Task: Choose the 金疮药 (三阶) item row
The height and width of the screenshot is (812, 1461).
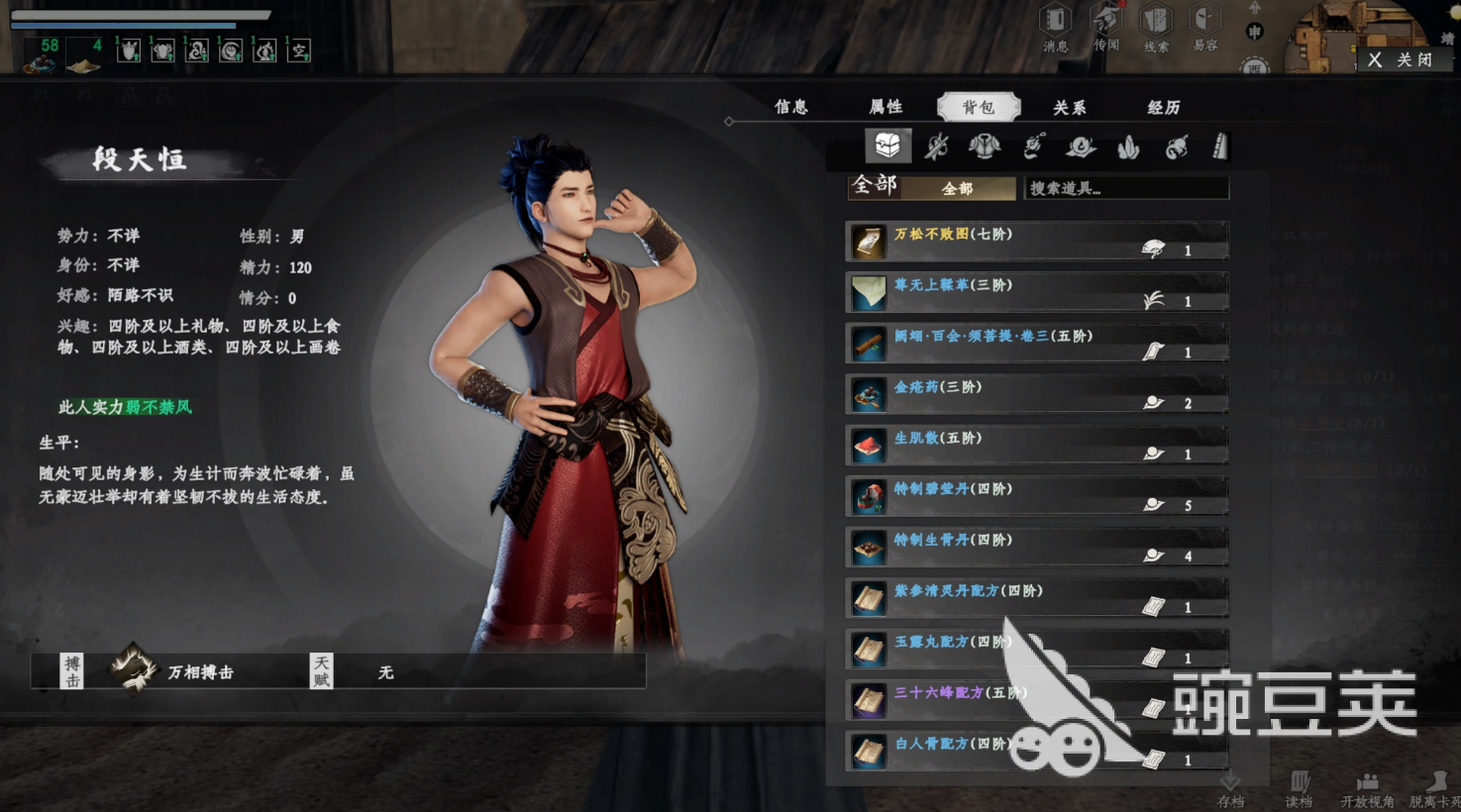Action: pyautogui.click(x=1036, y=394)
